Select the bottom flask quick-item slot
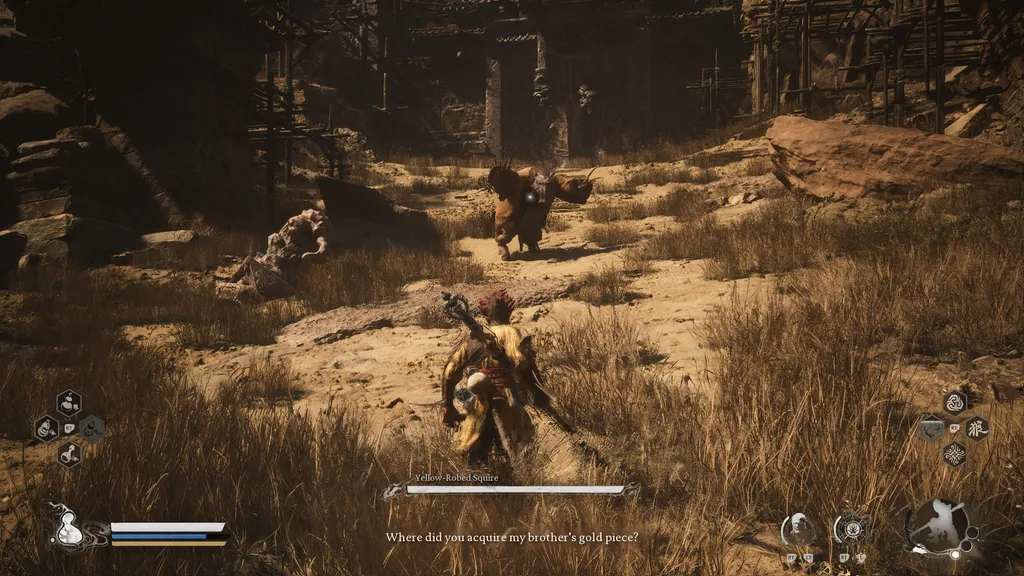The height and width of the screenshot is (576, 1024). click(69, 454)
